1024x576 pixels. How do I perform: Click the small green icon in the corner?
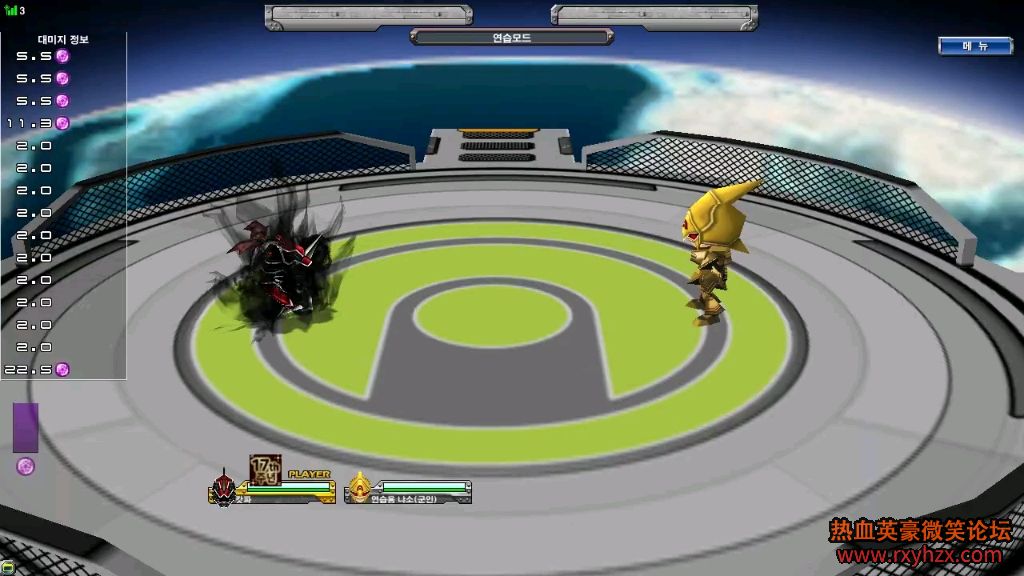click(x=7, y=567)
